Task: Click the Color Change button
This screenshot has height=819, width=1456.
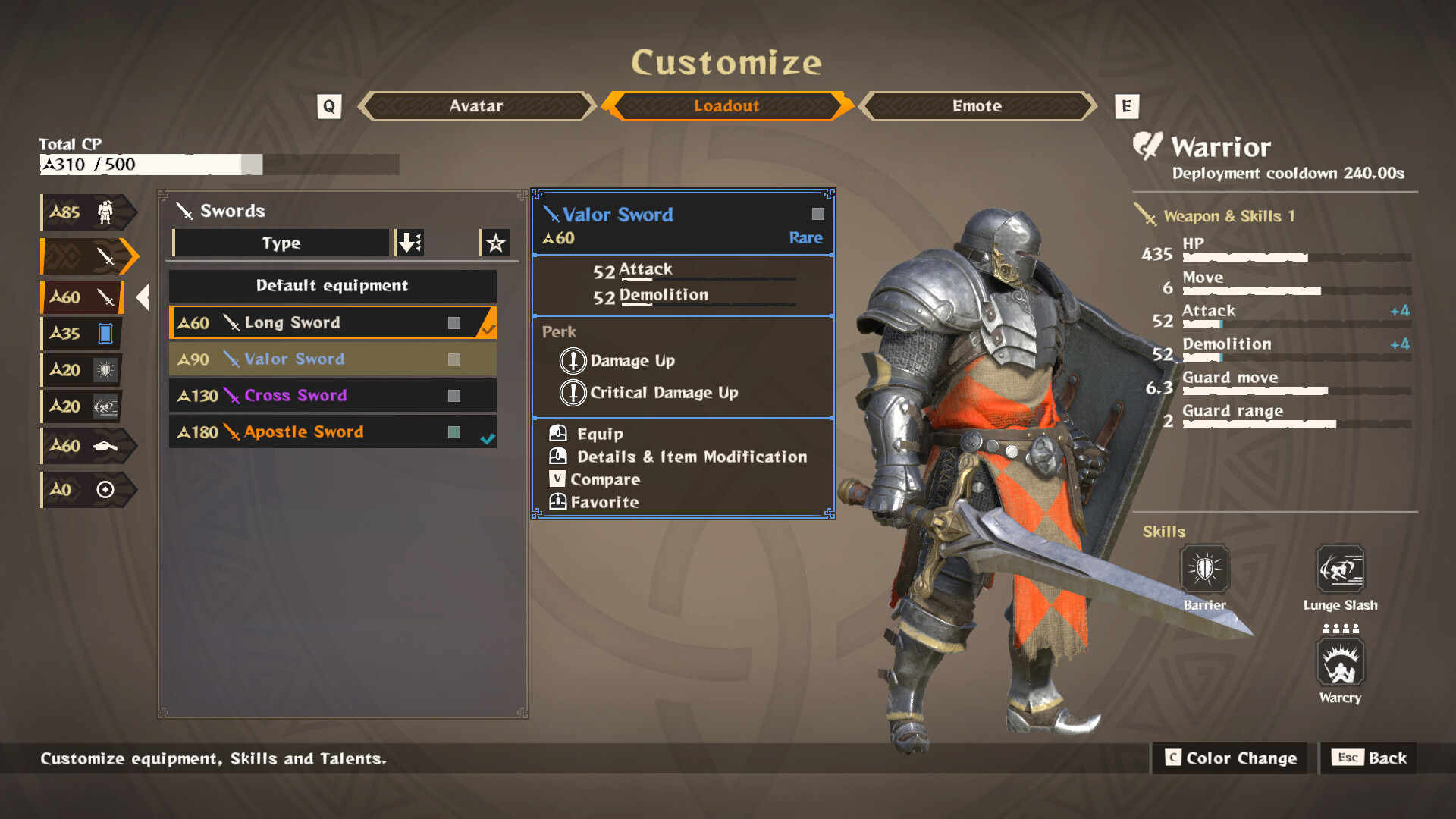Action: pos(1230,758)
